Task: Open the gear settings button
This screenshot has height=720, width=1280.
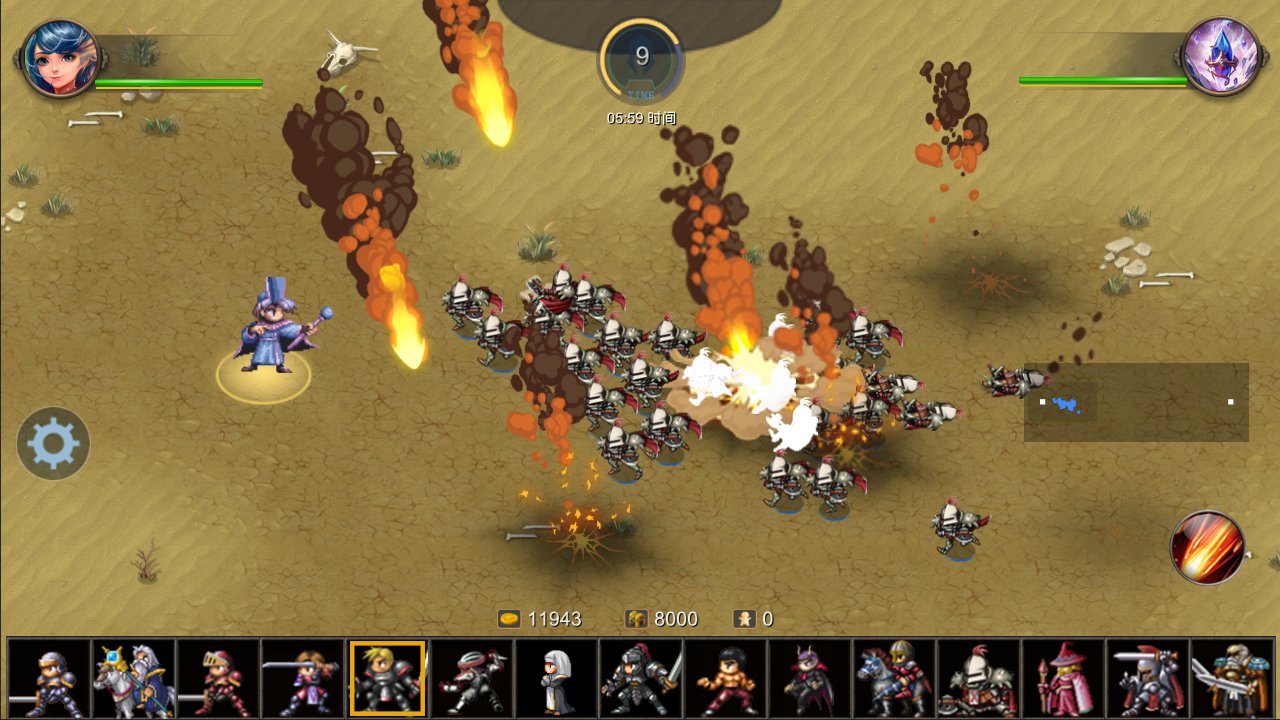Action: (53, 443)
